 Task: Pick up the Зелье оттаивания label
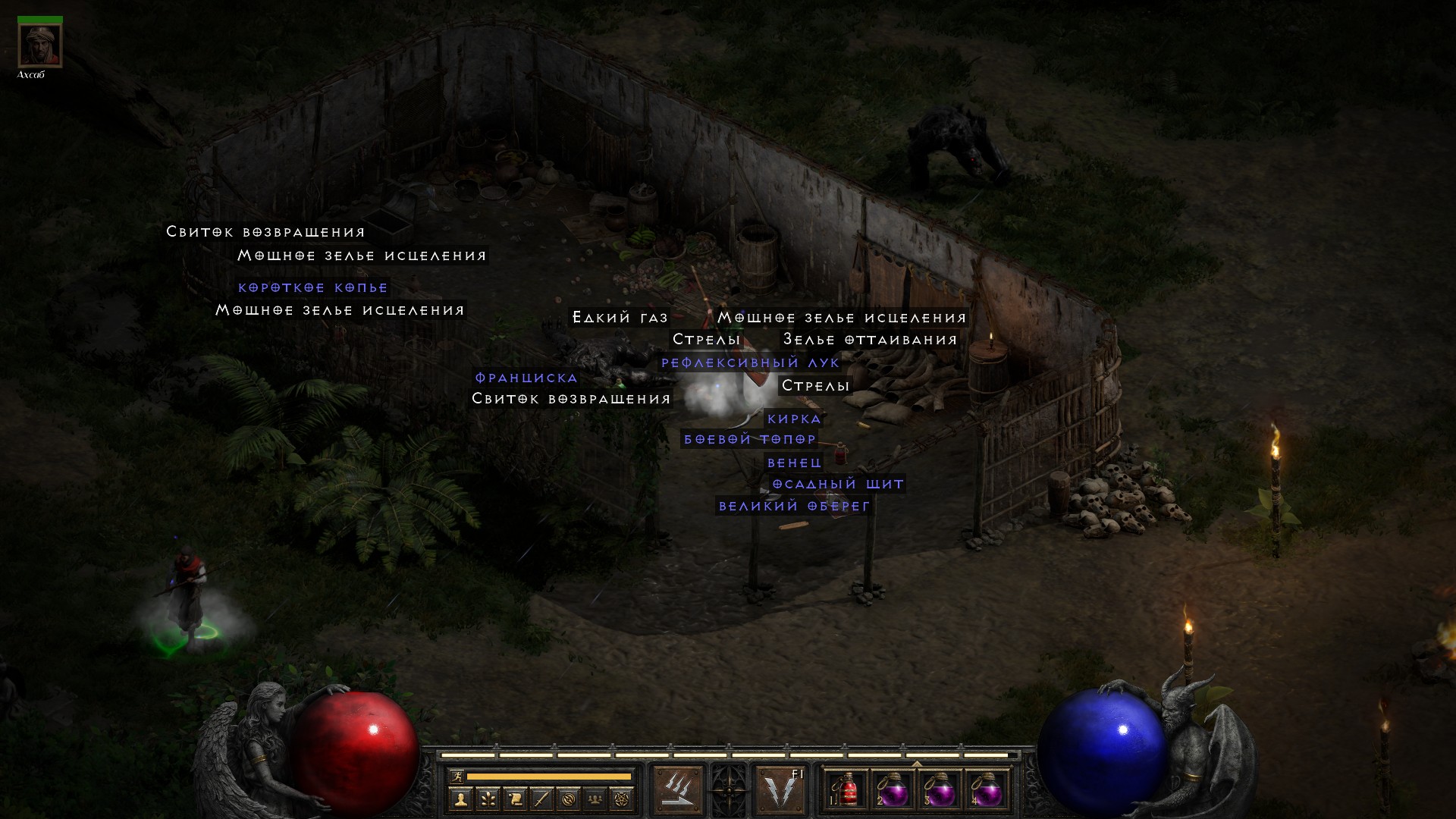pos(870,340)
